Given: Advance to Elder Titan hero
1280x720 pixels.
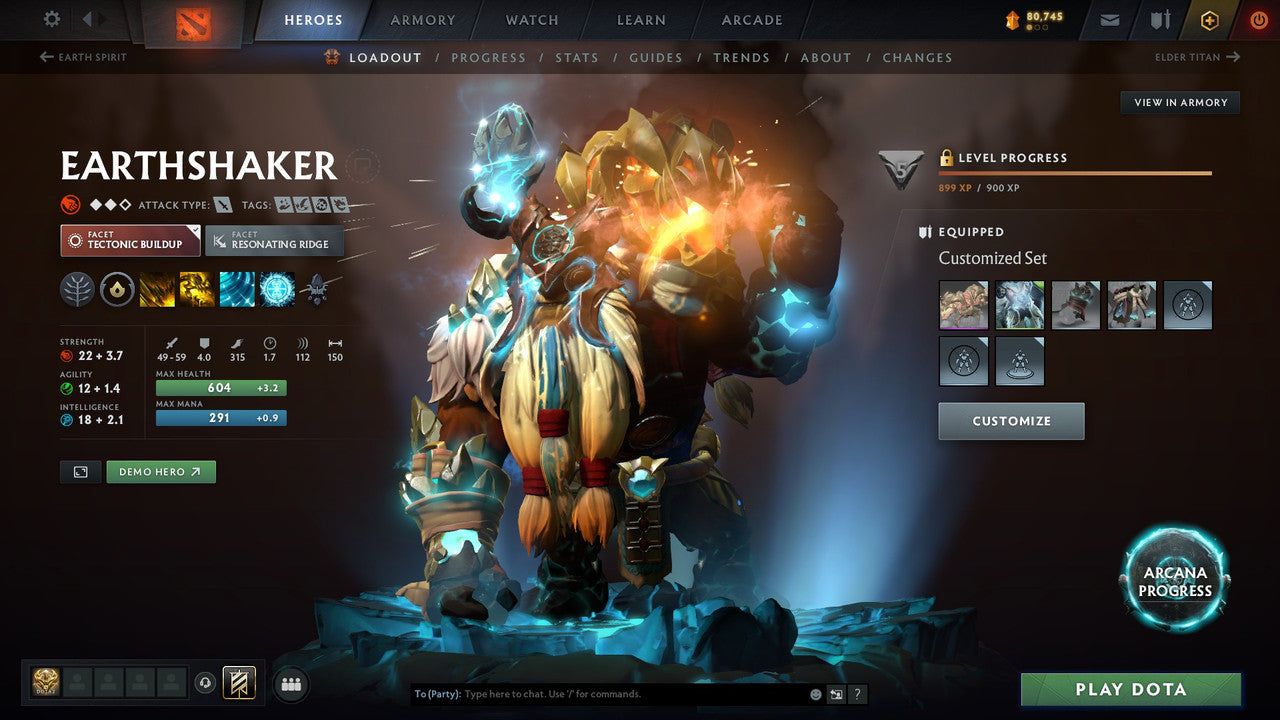Looking at the screenshot, I should point(1197,57).
